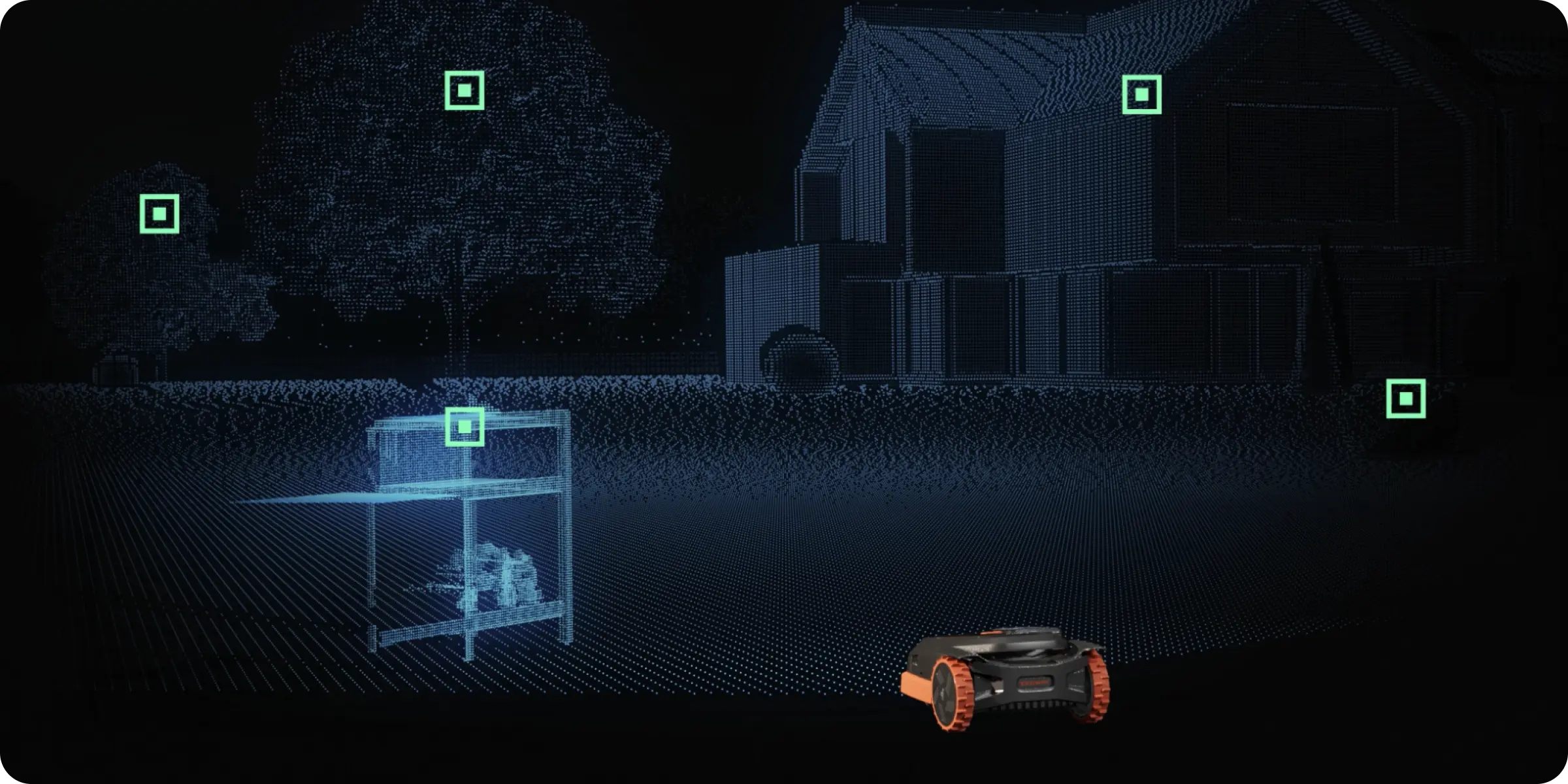Activate the green marker on the glowing shelf
Screen dimensions: 1568x784
click(465, 427)
